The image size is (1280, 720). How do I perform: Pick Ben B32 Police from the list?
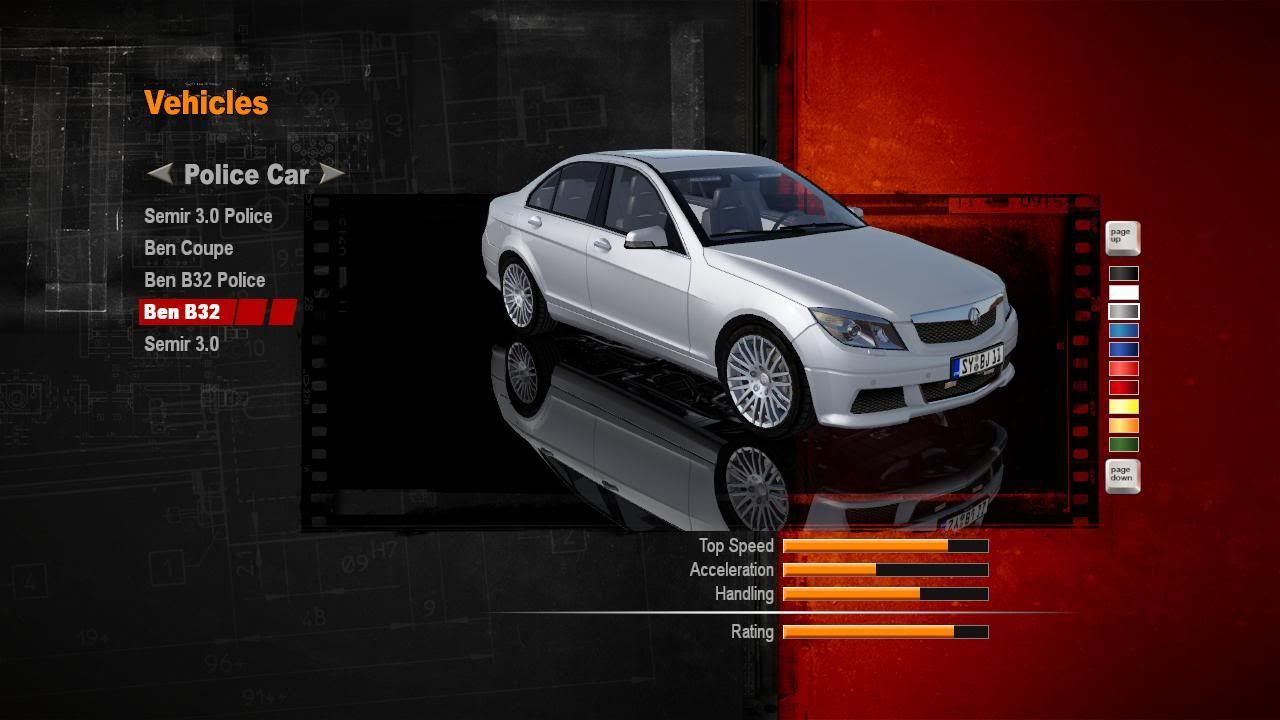coord(204,280)
